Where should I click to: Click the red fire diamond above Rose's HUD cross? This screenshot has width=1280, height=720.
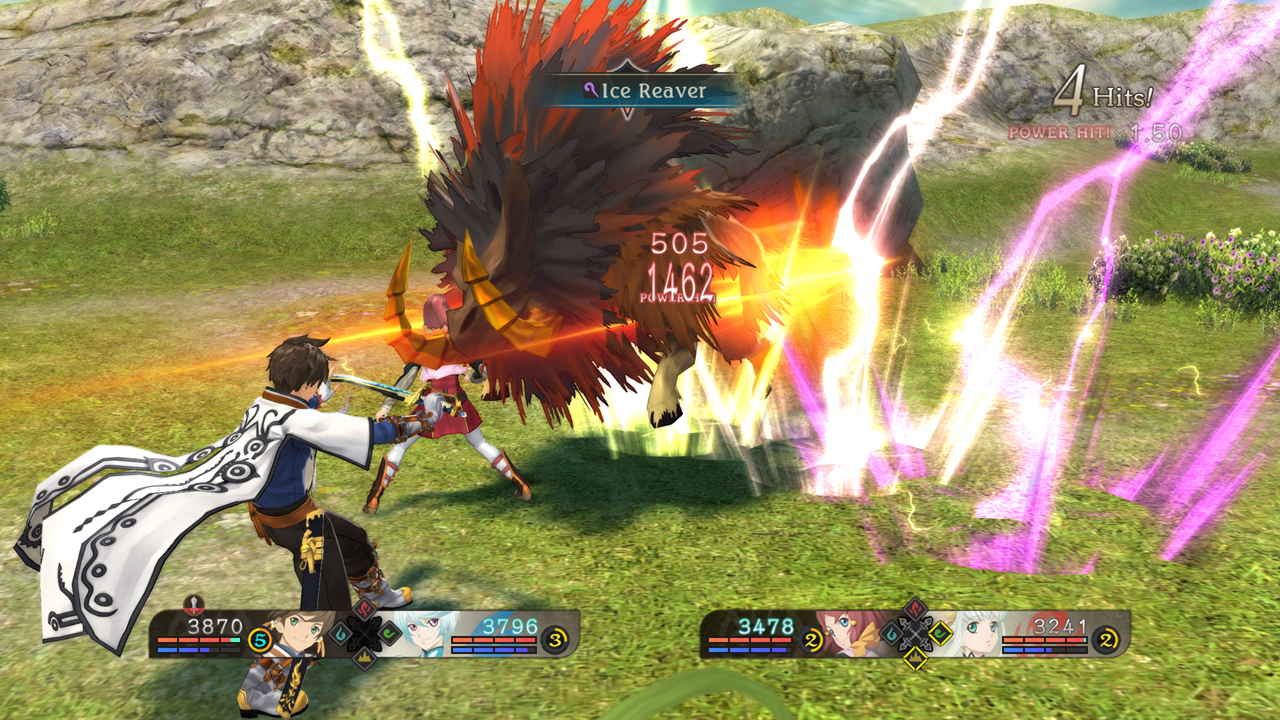(914, 608)
